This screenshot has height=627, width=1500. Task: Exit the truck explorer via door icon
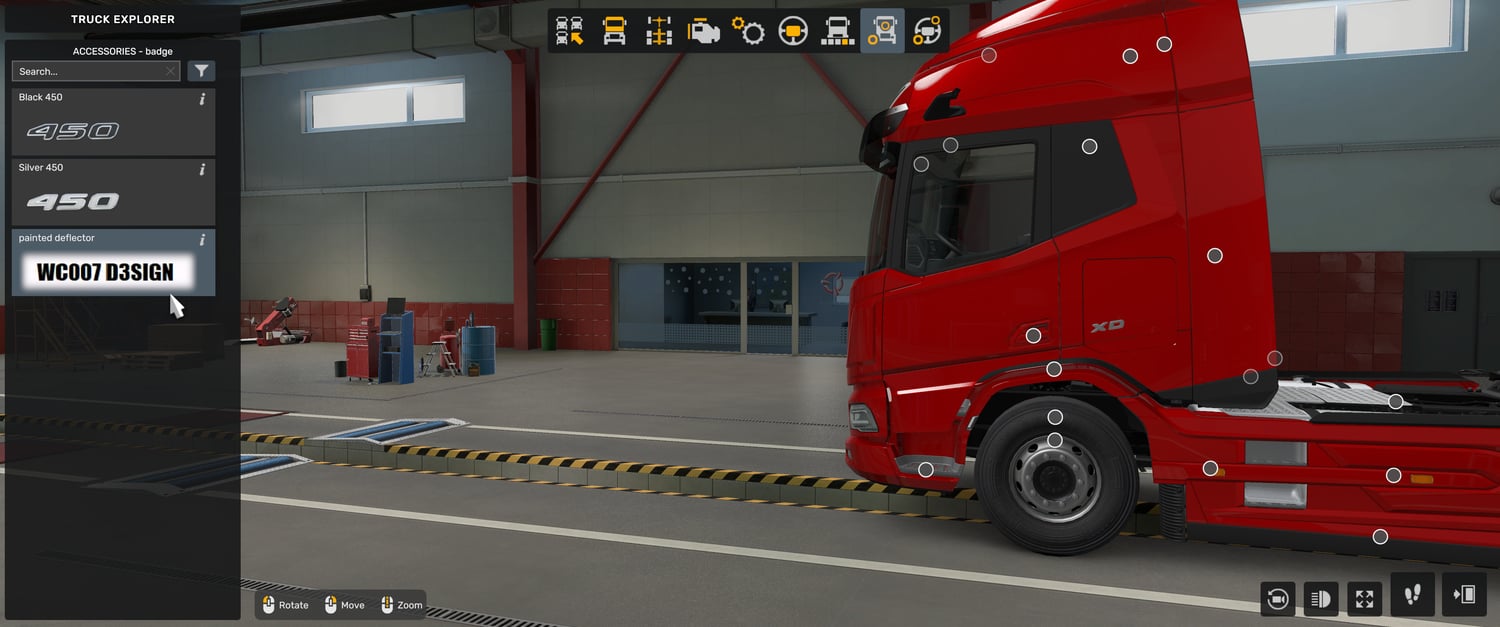(x=1464, y=595)
